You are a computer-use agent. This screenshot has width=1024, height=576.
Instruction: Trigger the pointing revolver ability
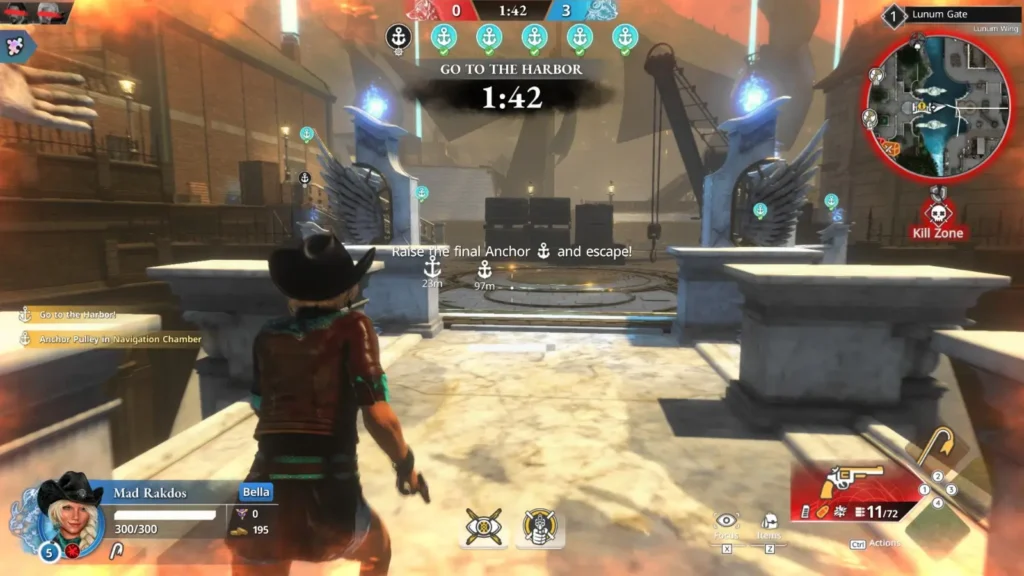(x=539, y=527)
